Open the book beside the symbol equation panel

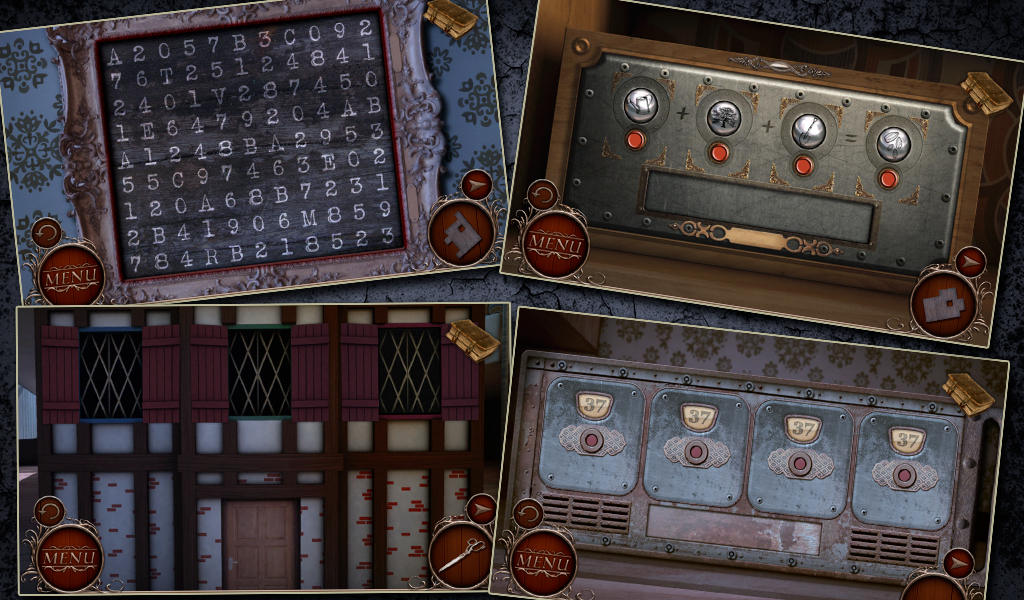pyautogui.click(x=986, y=90)
